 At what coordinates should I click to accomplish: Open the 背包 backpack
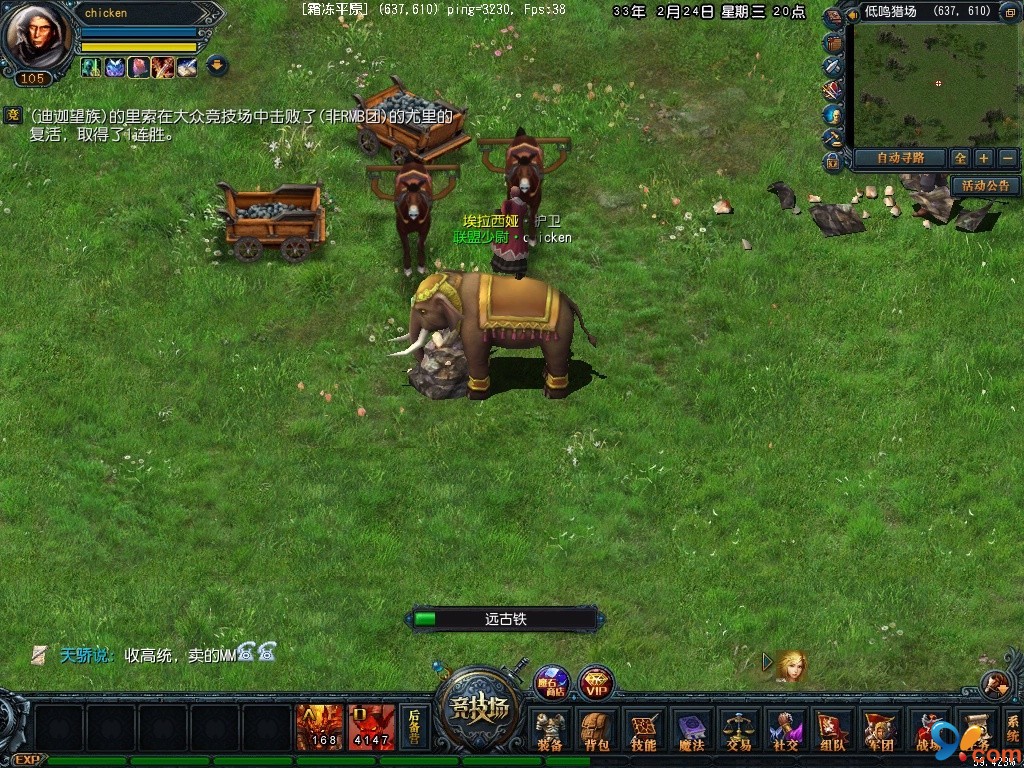(596, 730)
